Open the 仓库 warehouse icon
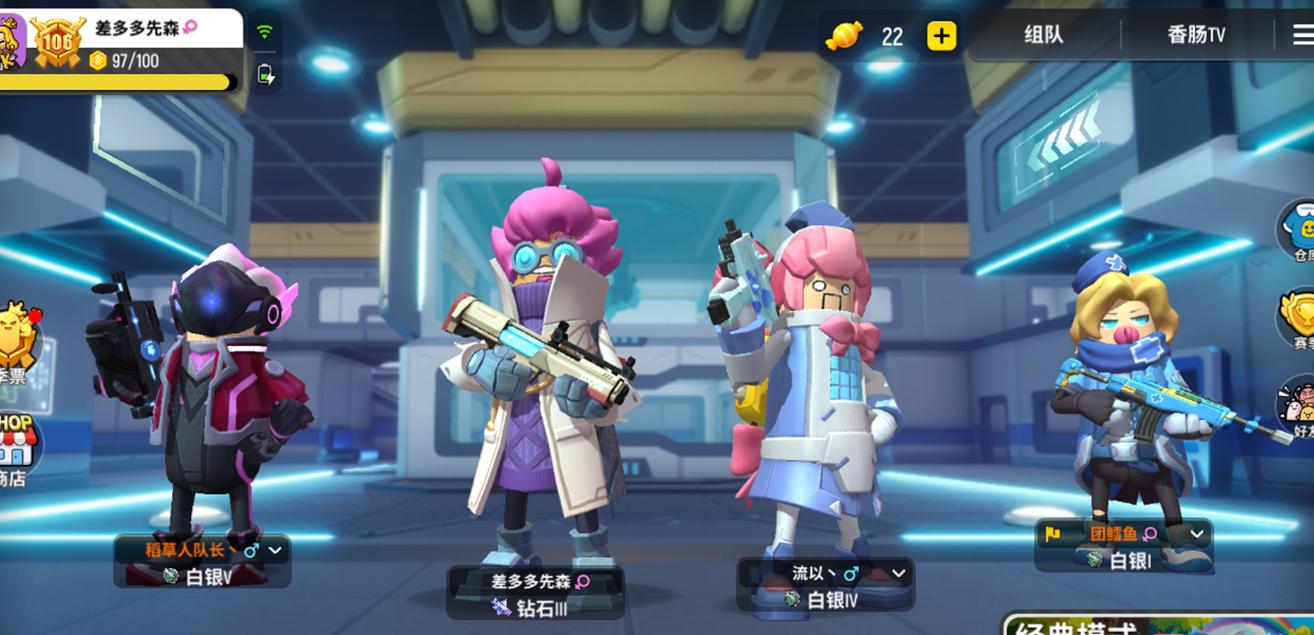The width and height of the screenshot is (1314, 635). [1298, 230]
